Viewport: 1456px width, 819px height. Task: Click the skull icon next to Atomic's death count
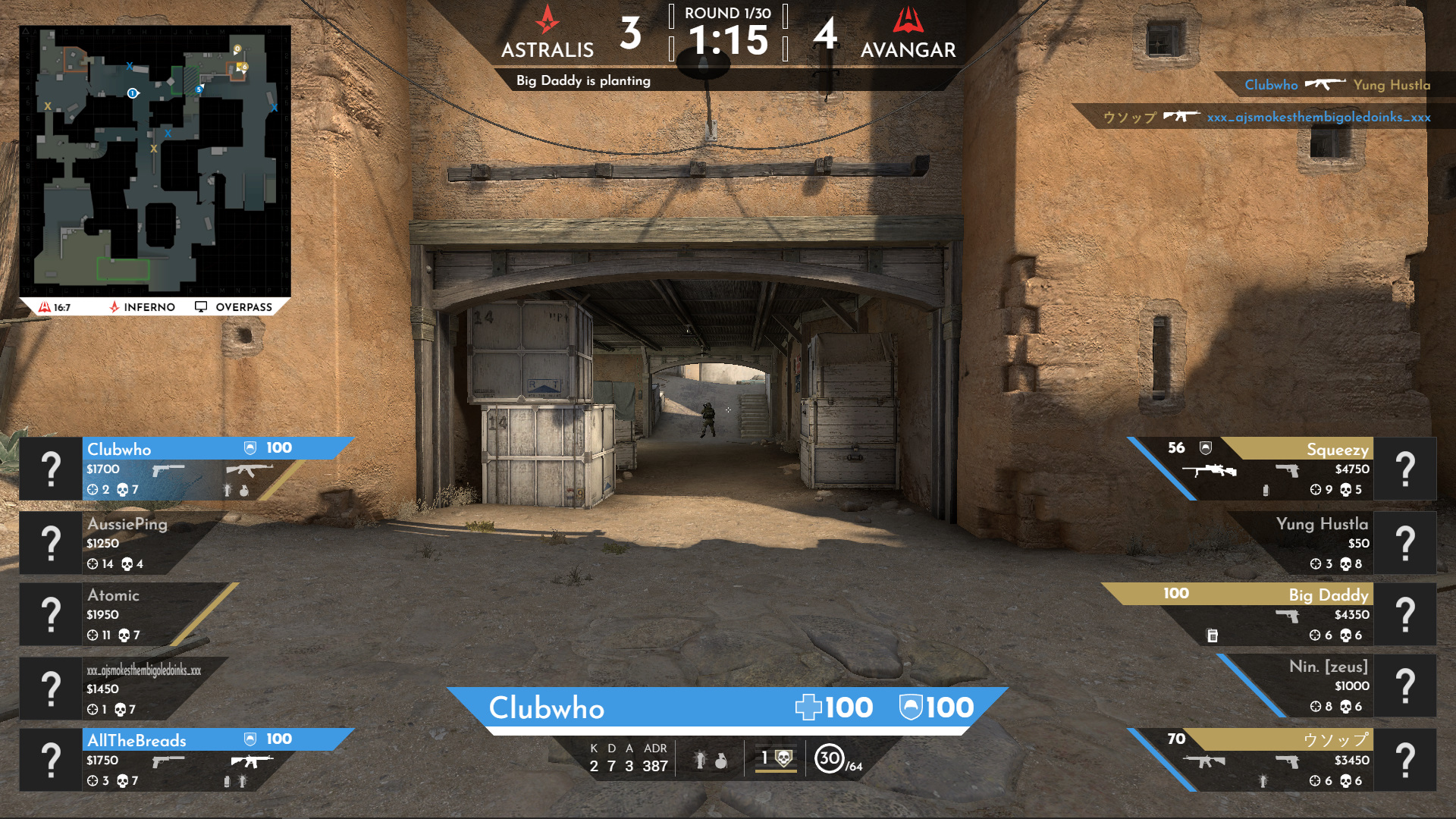point(123,635)
